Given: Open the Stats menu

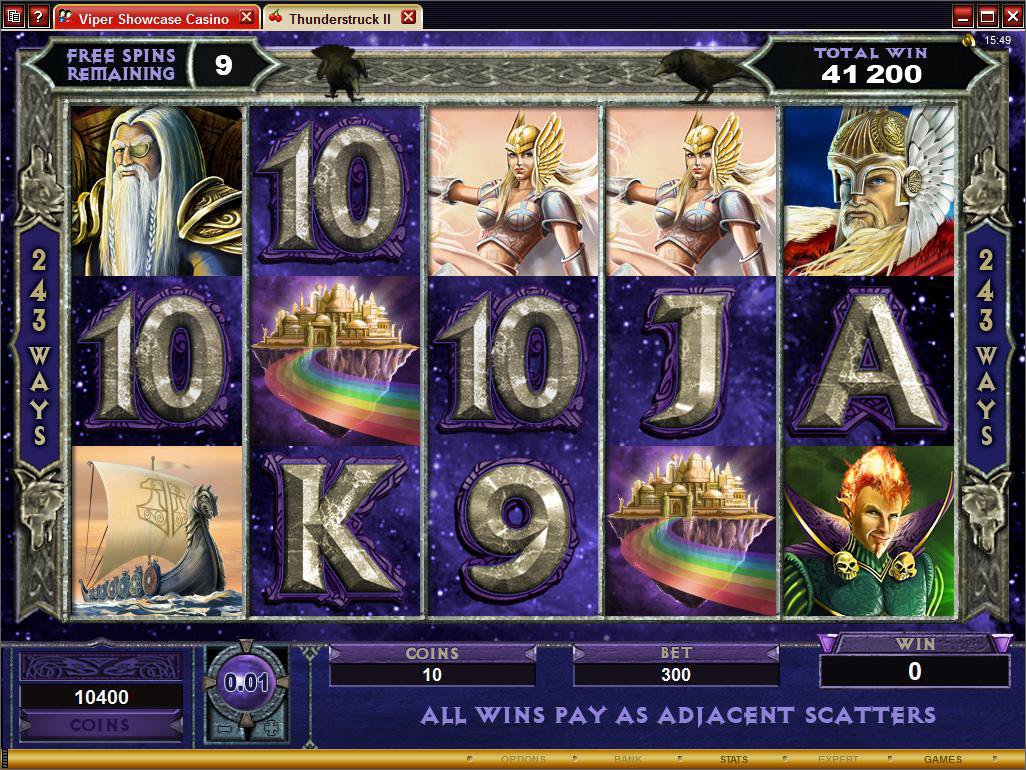Looking at the screenshot, I should point(733,760).
